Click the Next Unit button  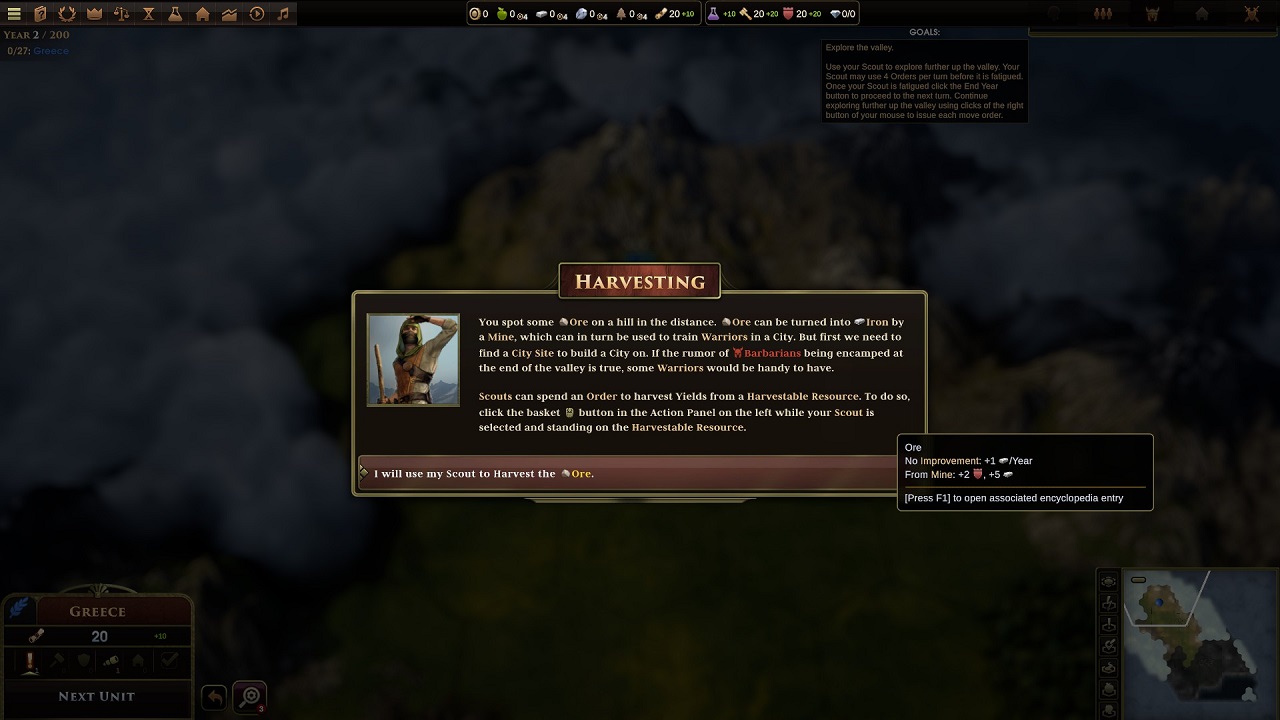(97, 696)
